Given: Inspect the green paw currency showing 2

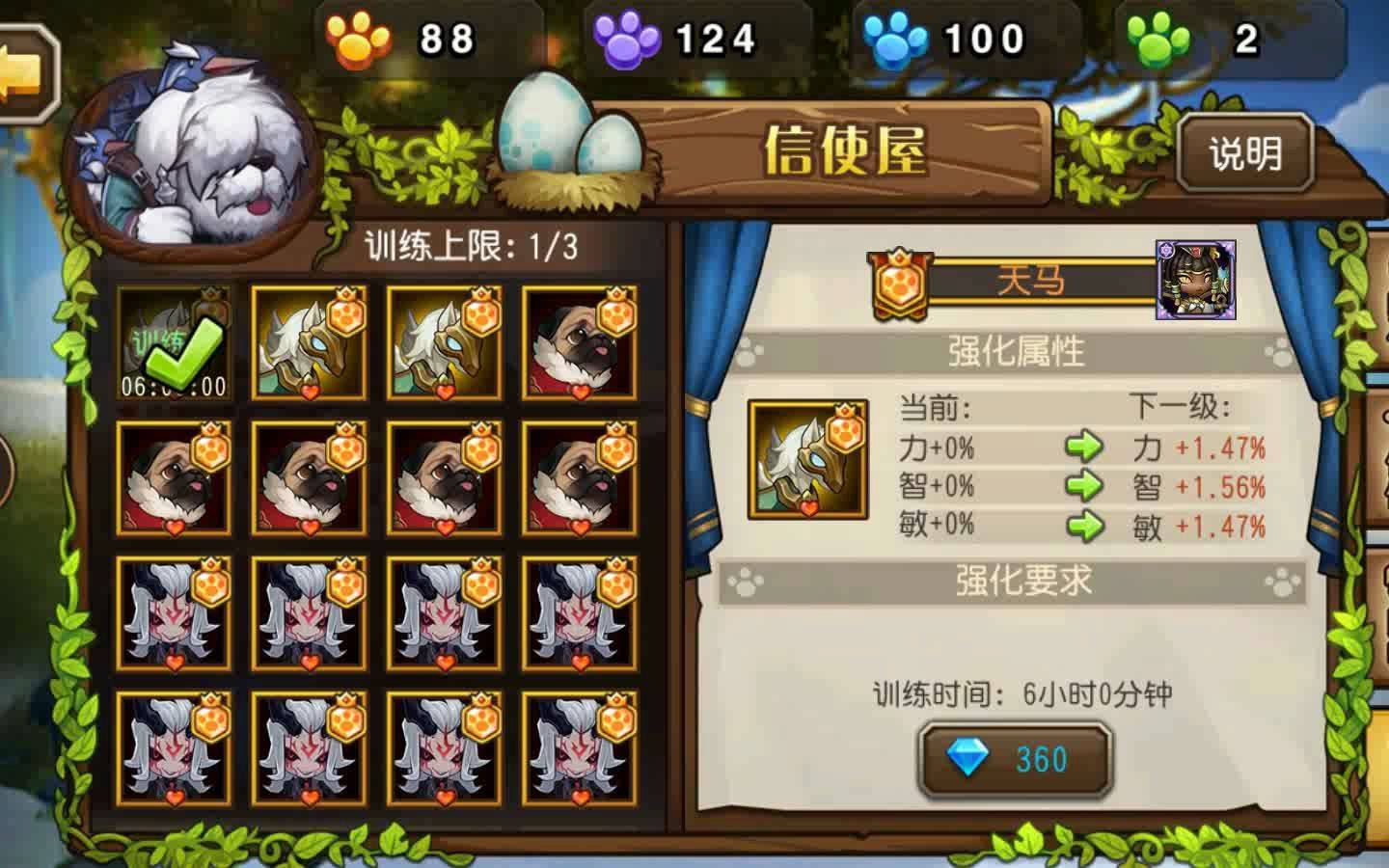Looking at the screenshot, I should pyautogui.click(x=1157, y=37).
